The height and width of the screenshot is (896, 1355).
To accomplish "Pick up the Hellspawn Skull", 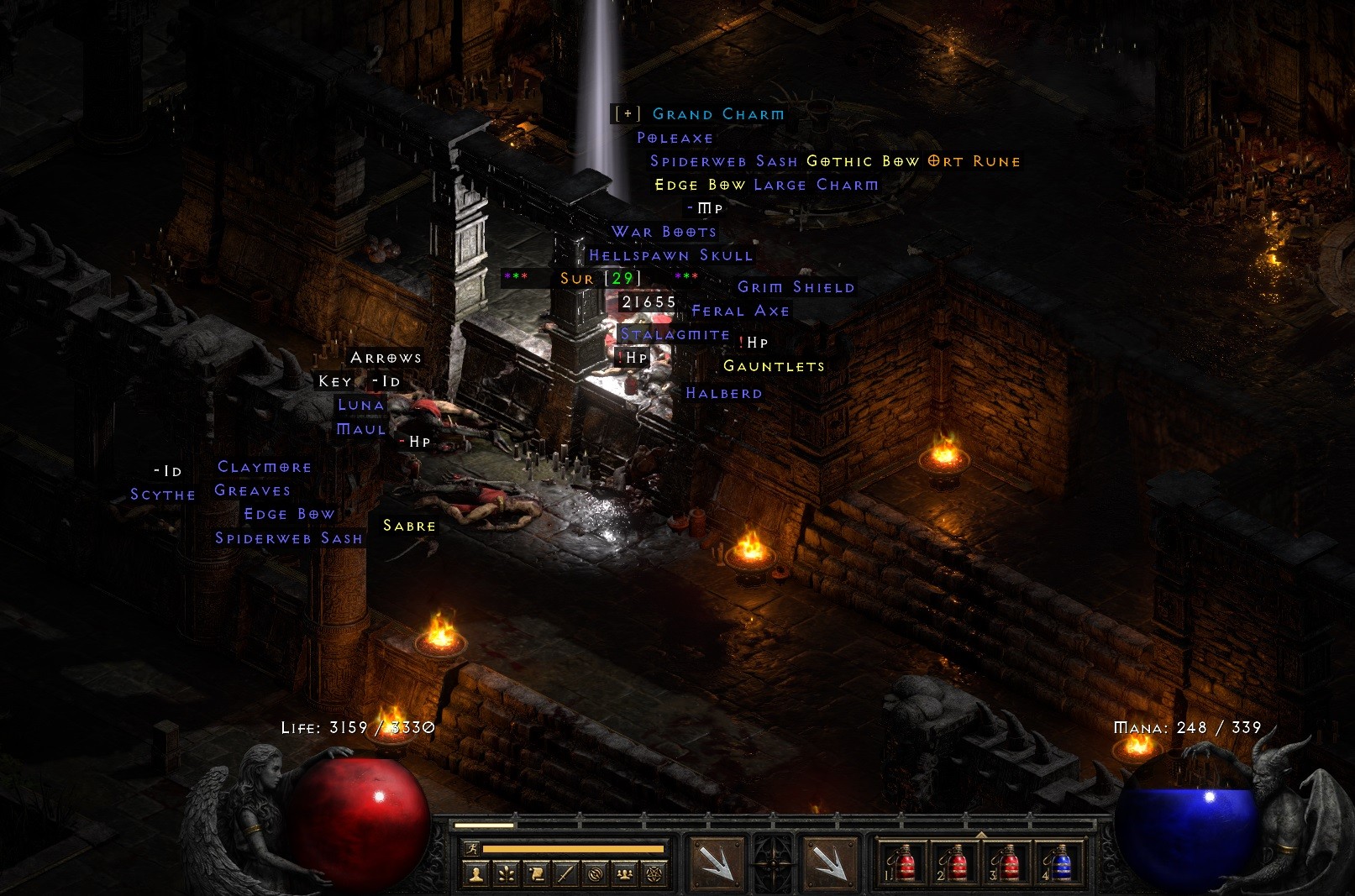I will [671, 254].
